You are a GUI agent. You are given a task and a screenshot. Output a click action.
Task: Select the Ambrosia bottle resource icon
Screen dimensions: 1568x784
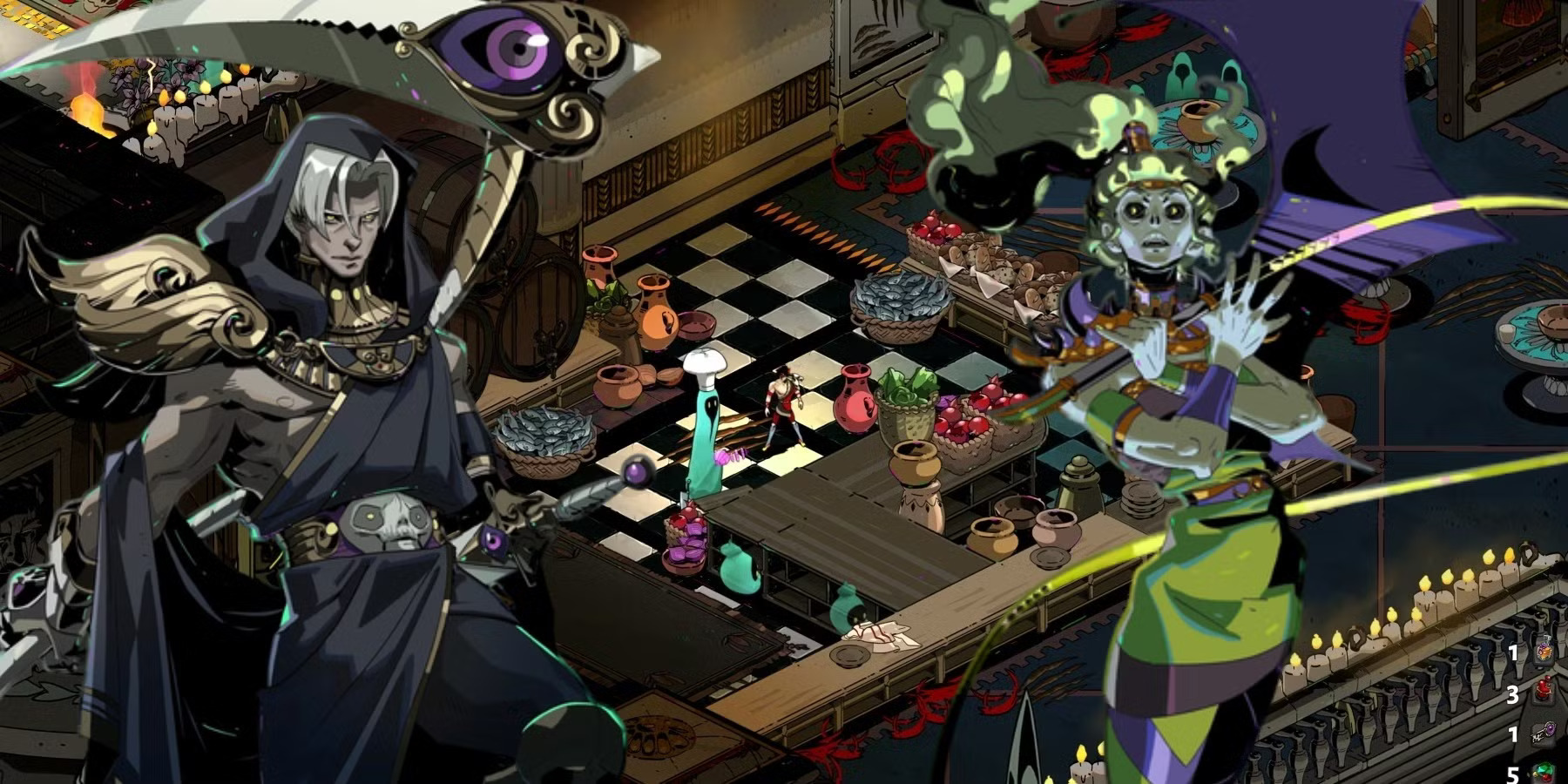[1544, 652]
